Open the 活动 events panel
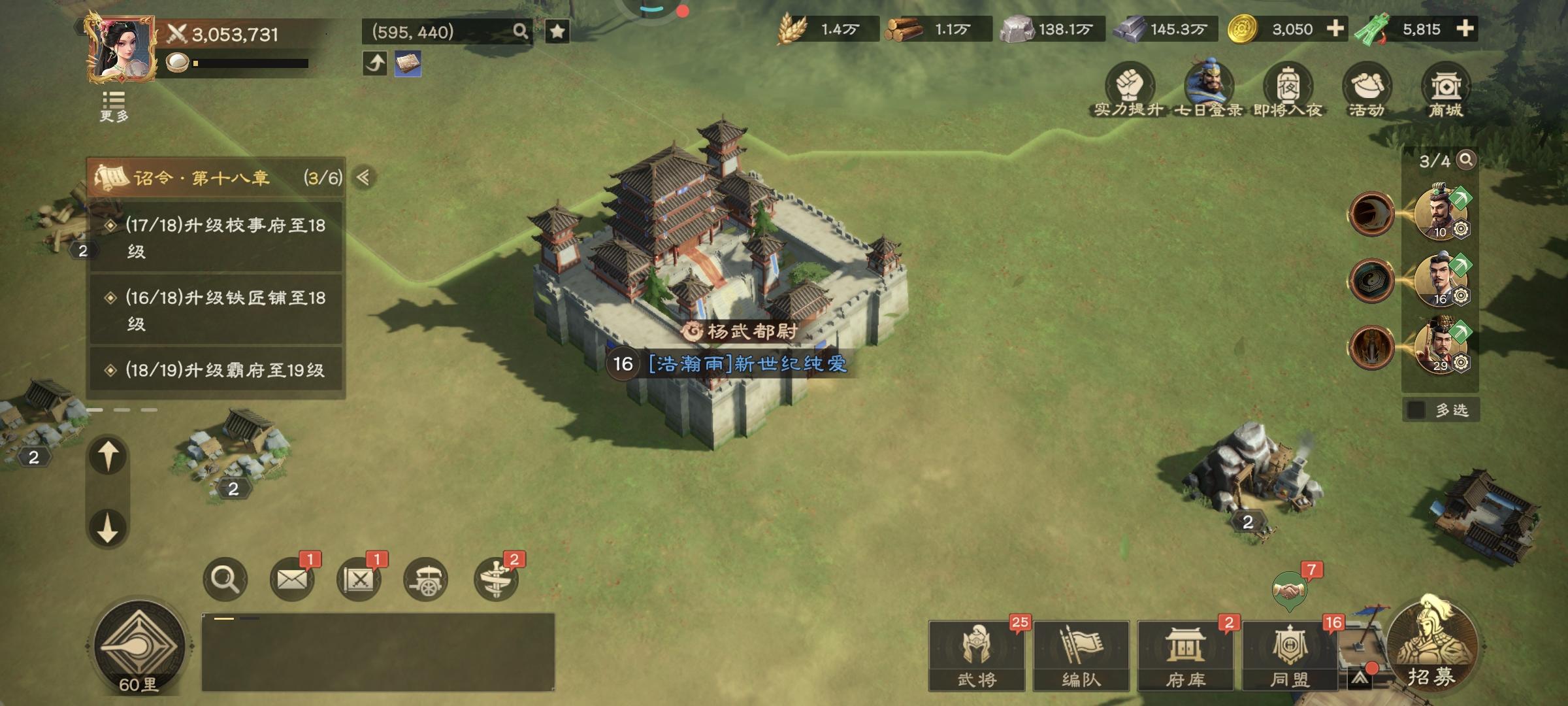The width and height of the screenshot is (1568, 706). pos(1367,93)
